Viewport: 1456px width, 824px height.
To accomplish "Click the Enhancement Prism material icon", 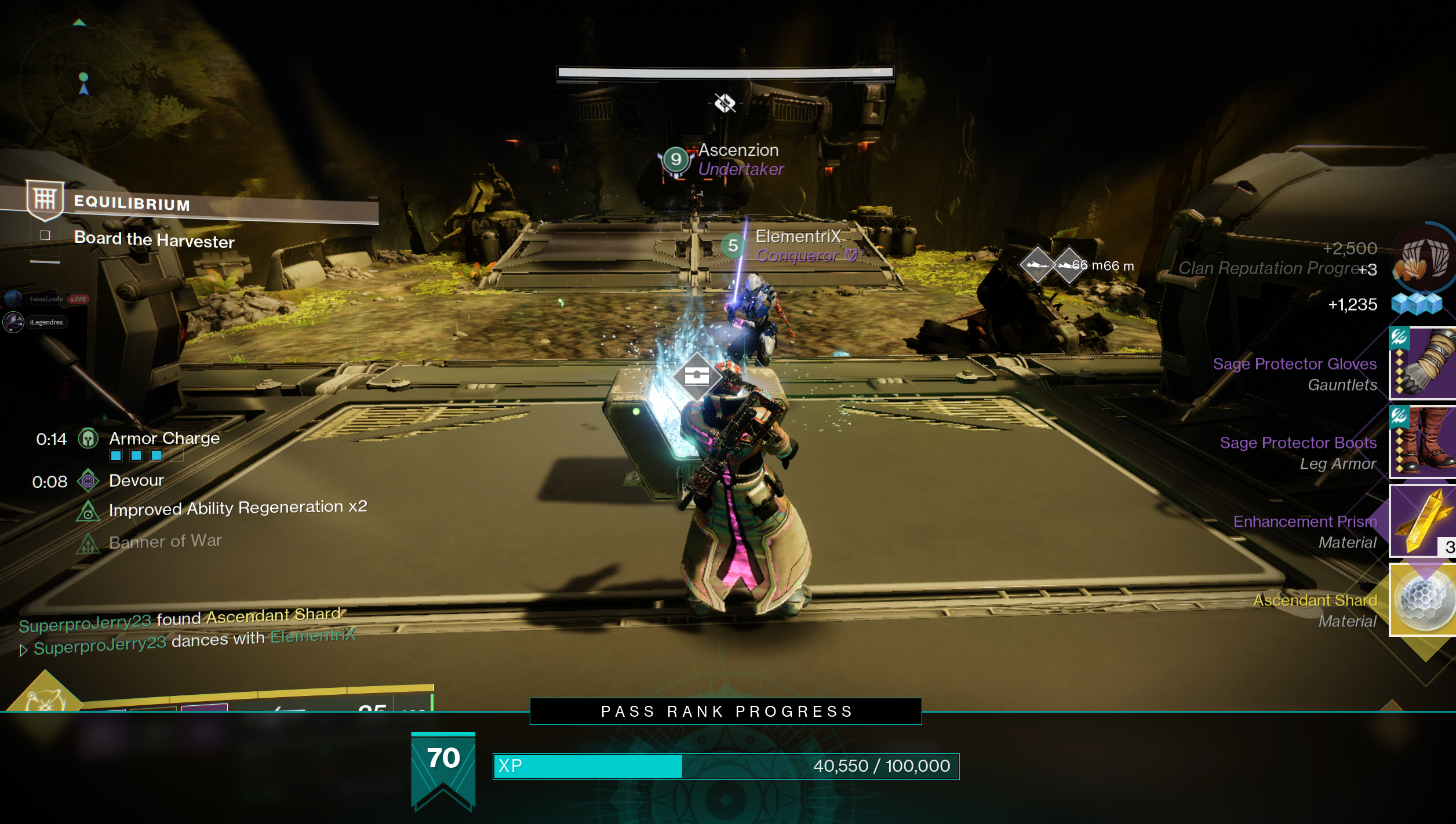I will 1423,521.
